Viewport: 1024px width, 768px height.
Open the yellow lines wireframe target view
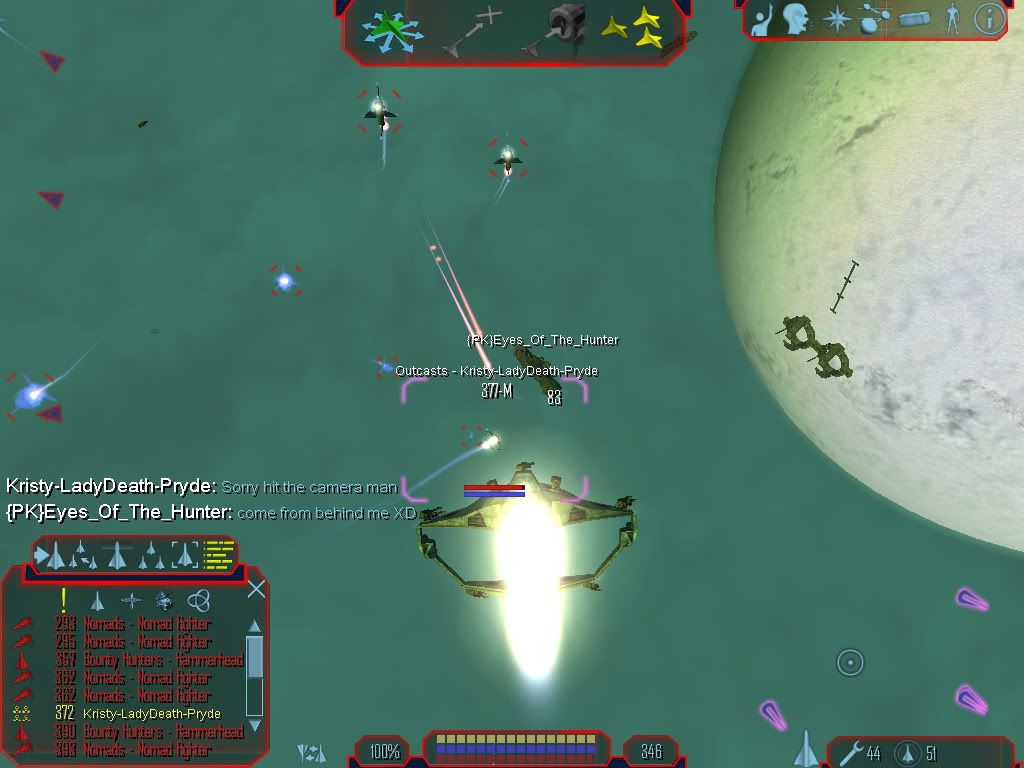(x=219, y=554)
